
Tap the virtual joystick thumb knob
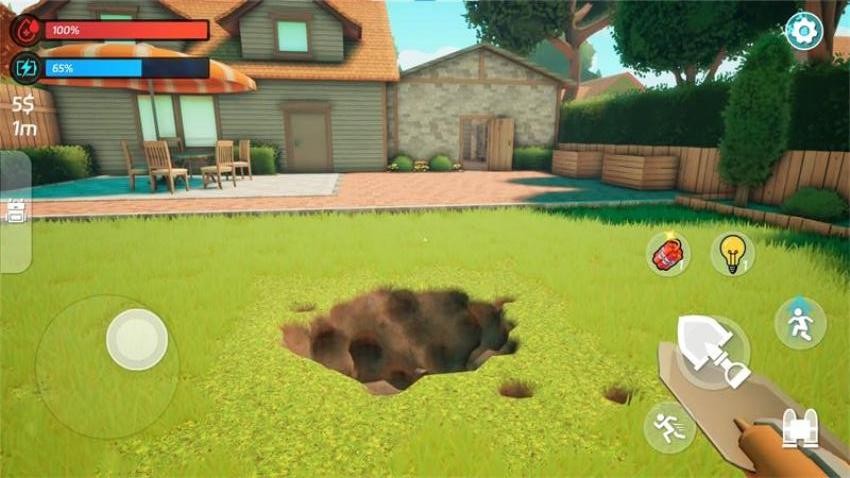[x=137, y=339]
